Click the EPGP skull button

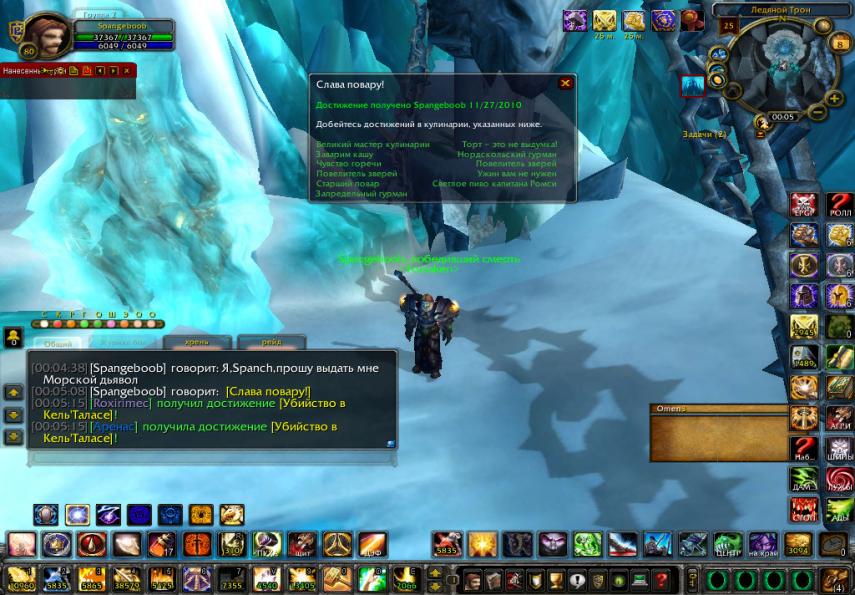pyautogui.click(x=805, y=206)
